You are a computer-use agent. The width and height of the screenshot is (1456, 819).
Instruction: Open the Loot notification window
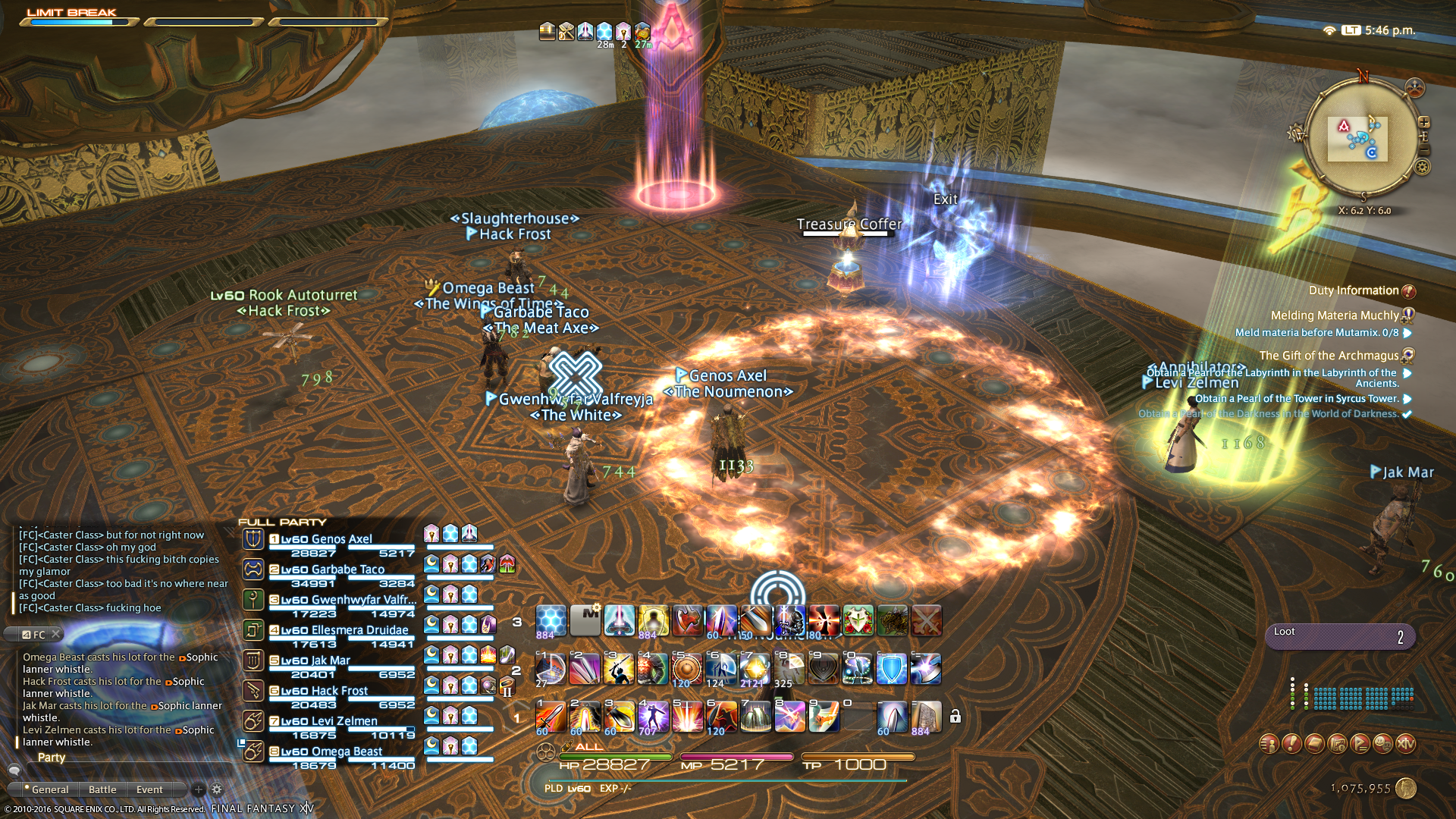(x=1339, y=636)
